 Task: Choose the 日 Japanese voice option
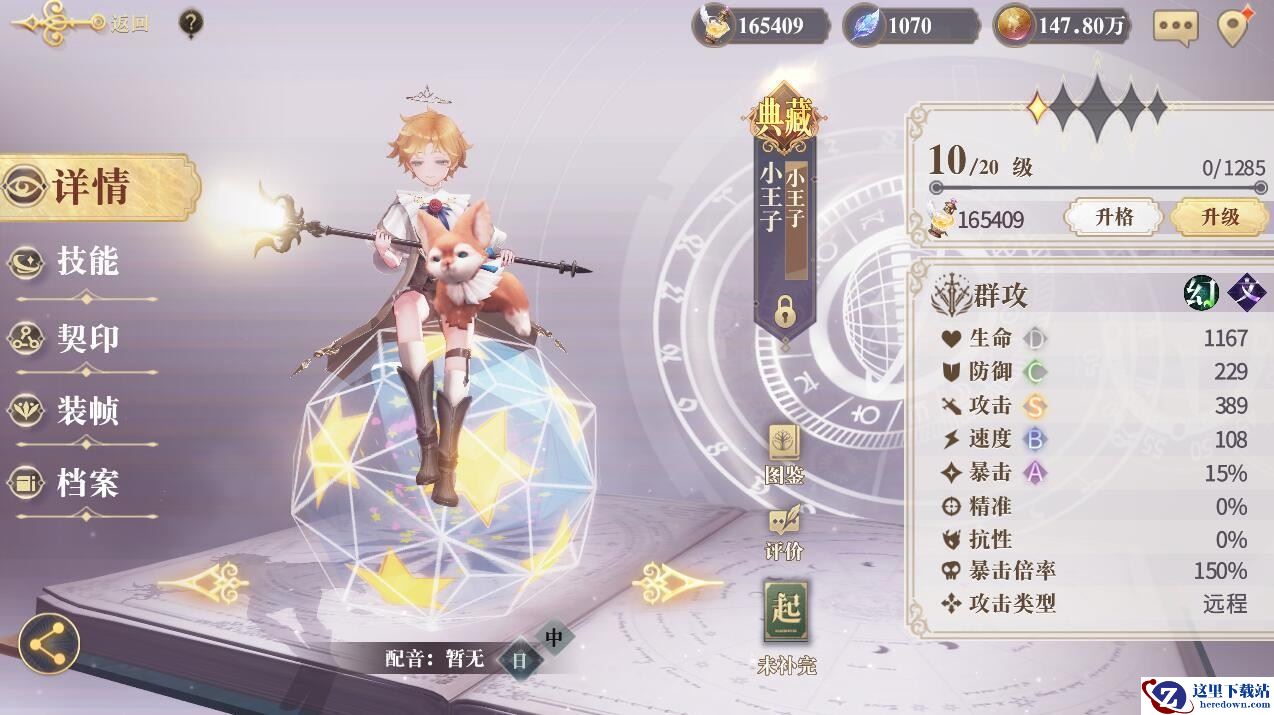520,659
